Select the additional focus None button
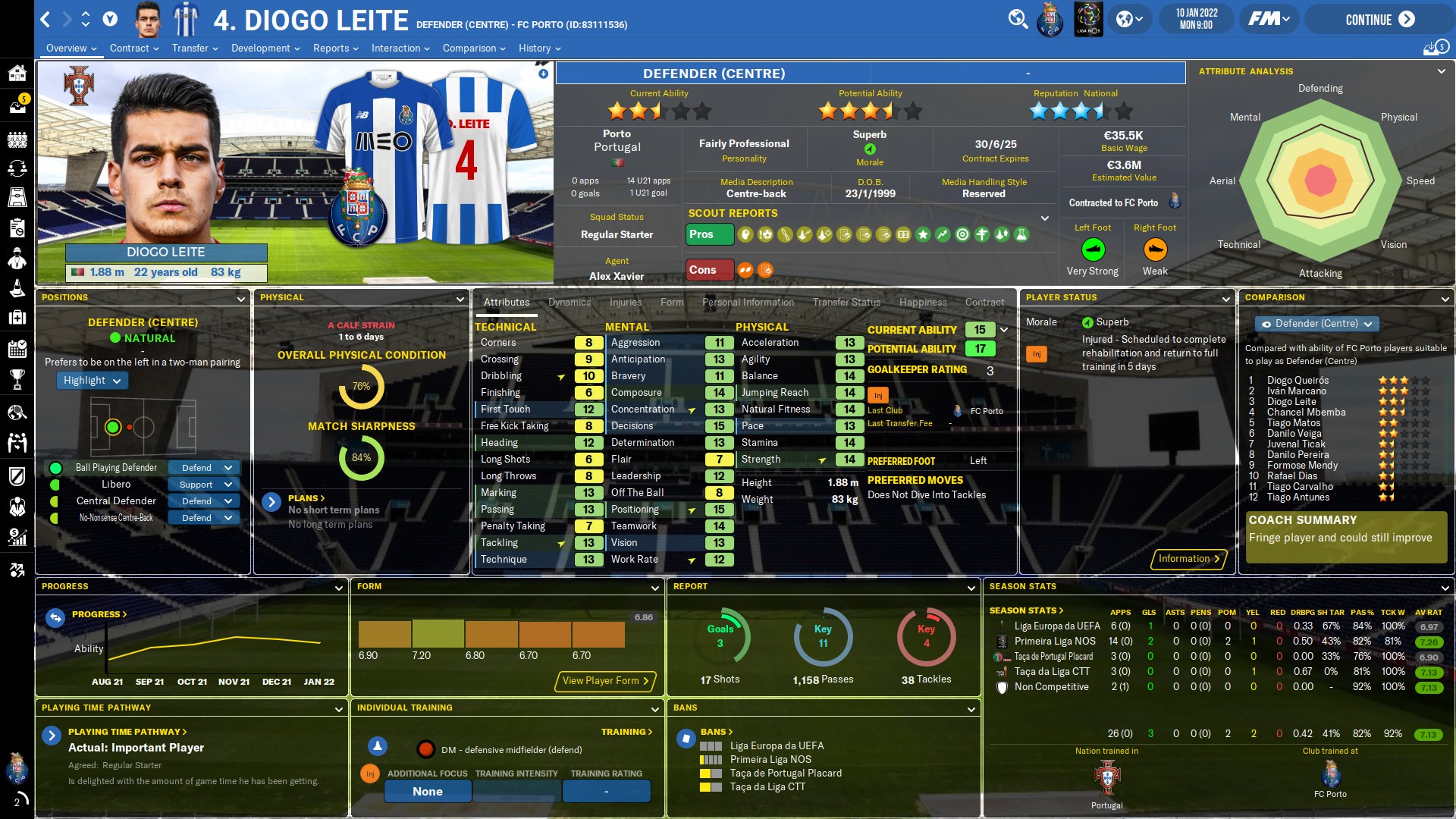The width and height of the screenshot is (1456, 819). [x=428, y=792]
